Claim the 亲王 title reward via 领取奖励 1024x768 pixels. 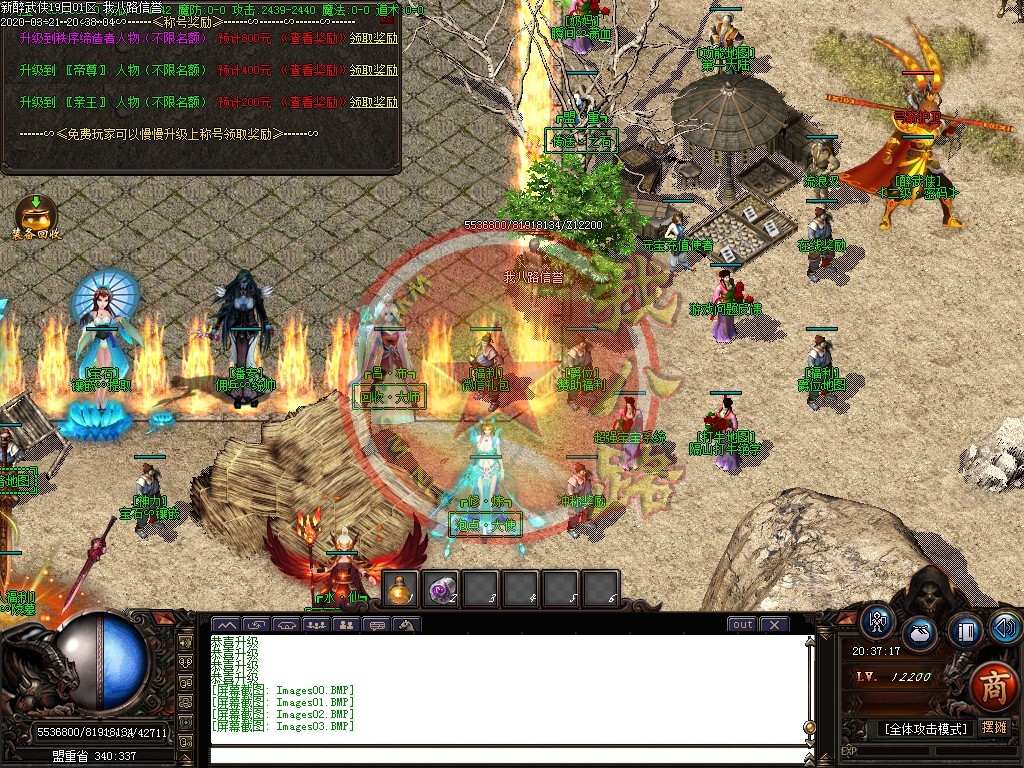(373, 102)
